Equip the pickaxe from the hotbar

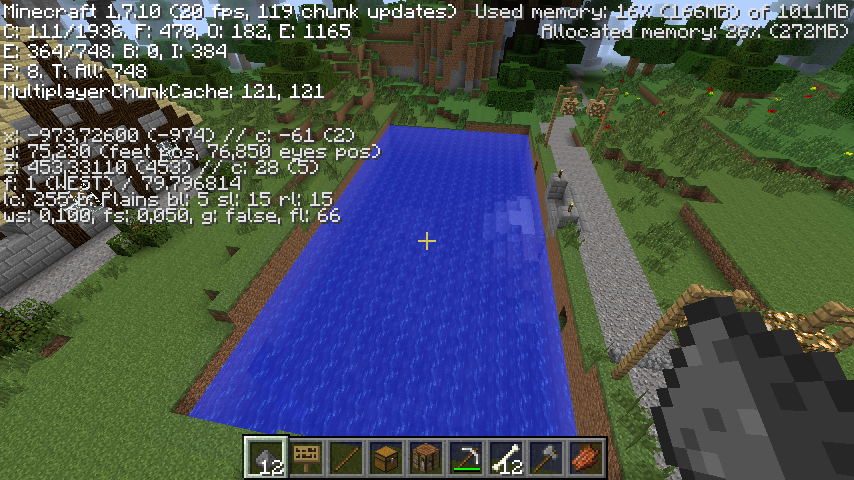[x=467, y=457]
